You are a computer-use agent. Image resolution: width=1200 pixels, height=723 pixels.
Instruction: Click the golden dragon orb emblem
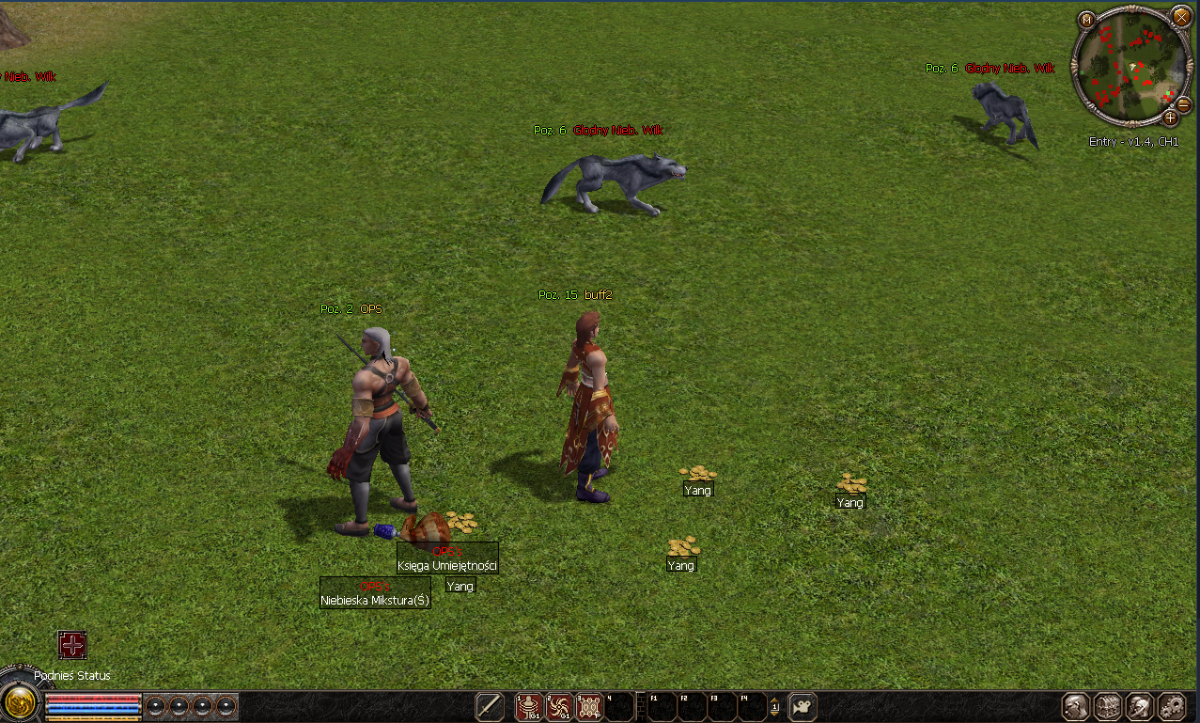point(20,702)
